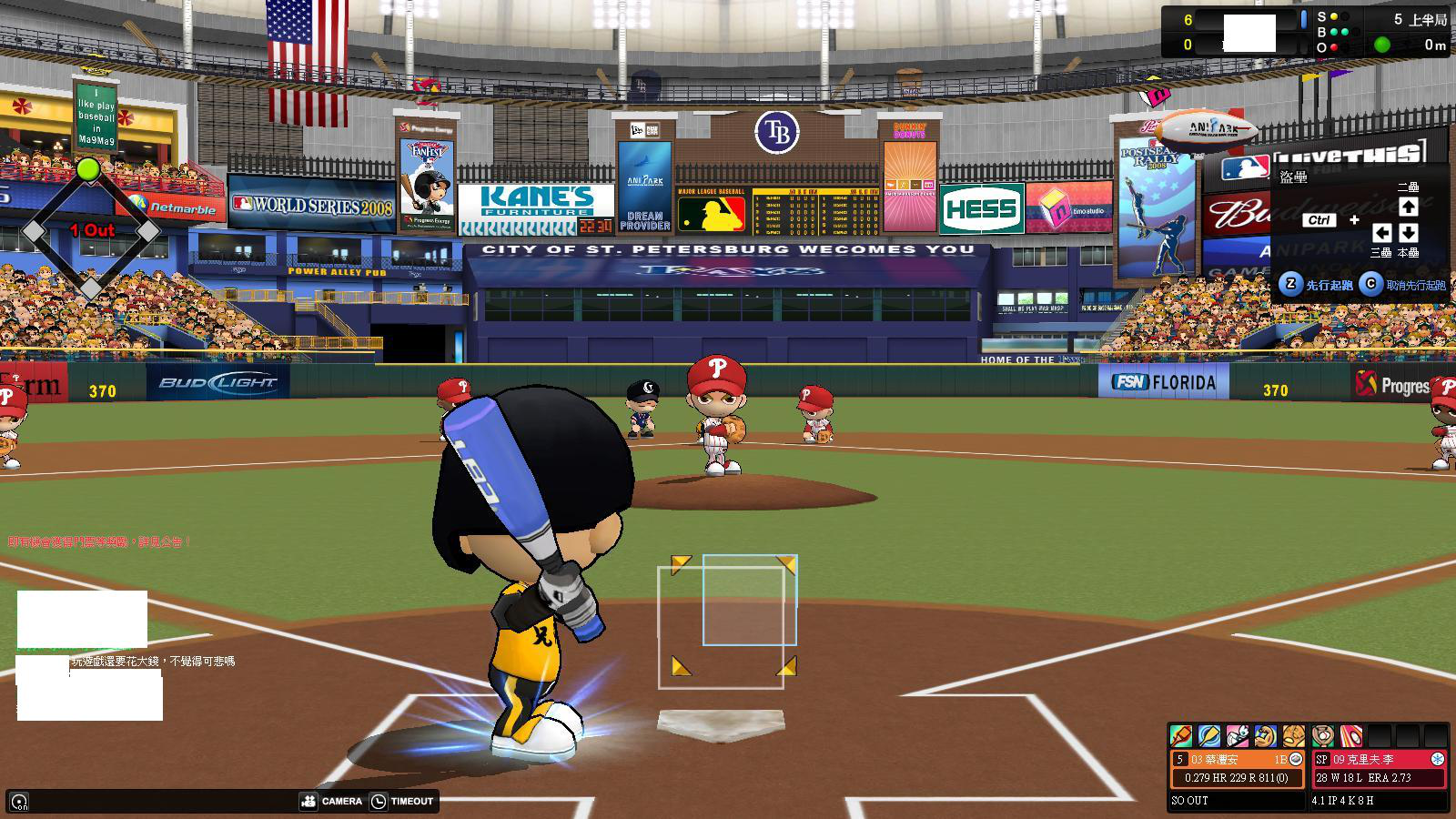Open the CAMERA view option
The width and height of the screenshot is (1456, 819).
click(331, 801)
